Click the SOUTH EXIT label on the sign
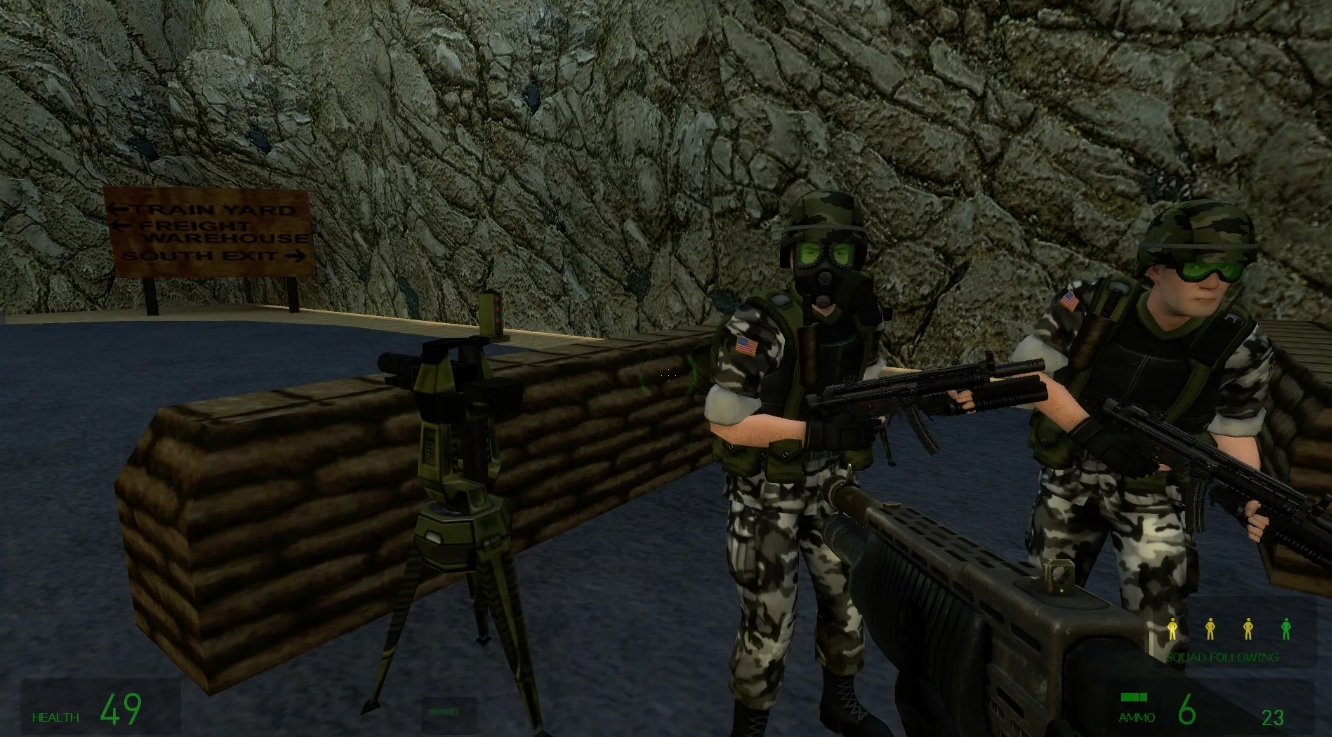 point(200,255)
